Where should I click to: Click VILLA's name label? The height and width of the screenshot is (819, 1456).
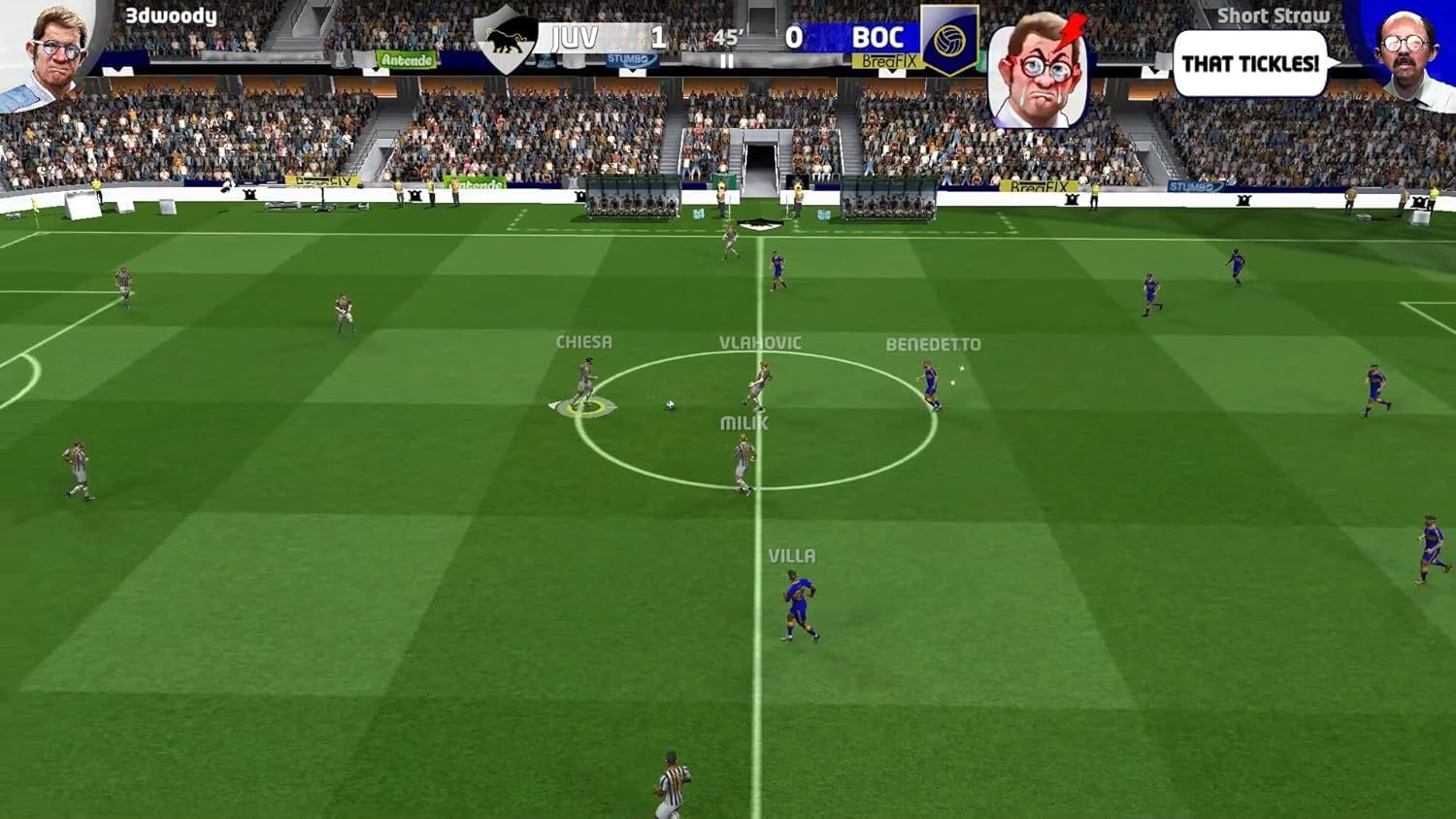793,556
